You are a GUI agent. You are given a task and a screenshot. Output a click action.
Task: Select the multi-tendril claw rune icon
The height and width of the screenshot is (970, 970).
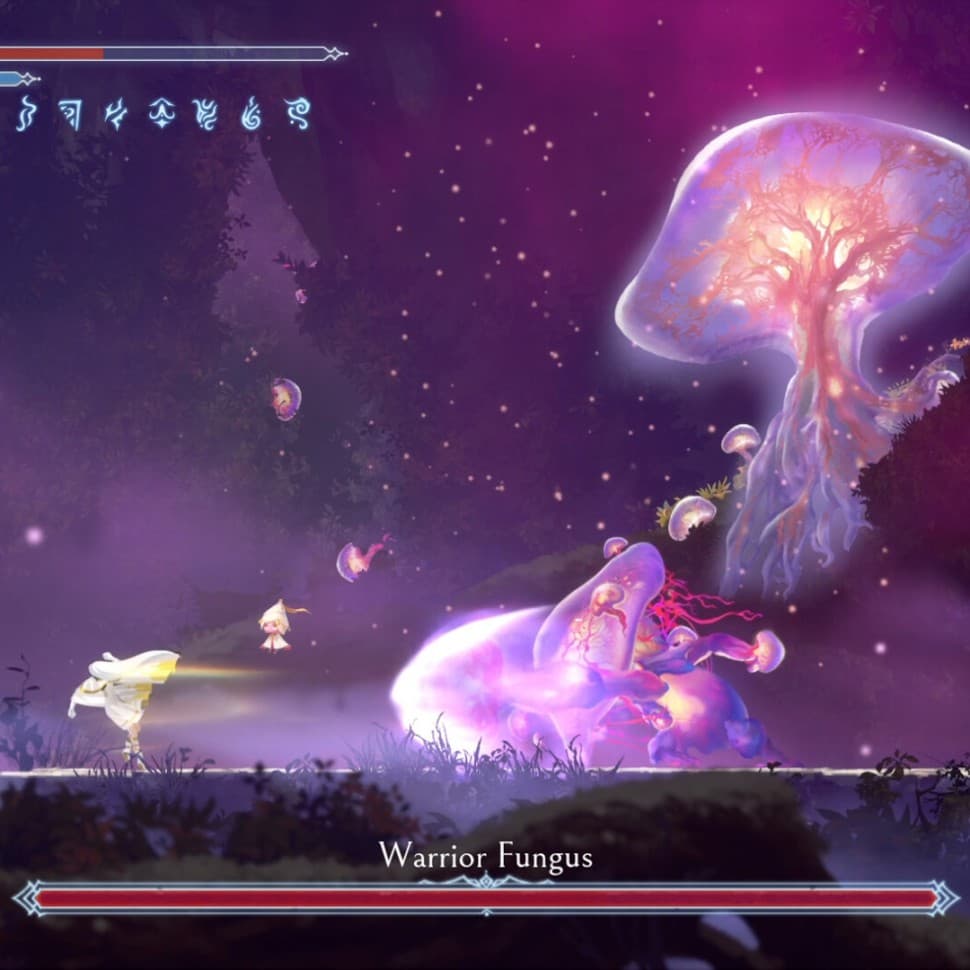click(x=206, y=115)
